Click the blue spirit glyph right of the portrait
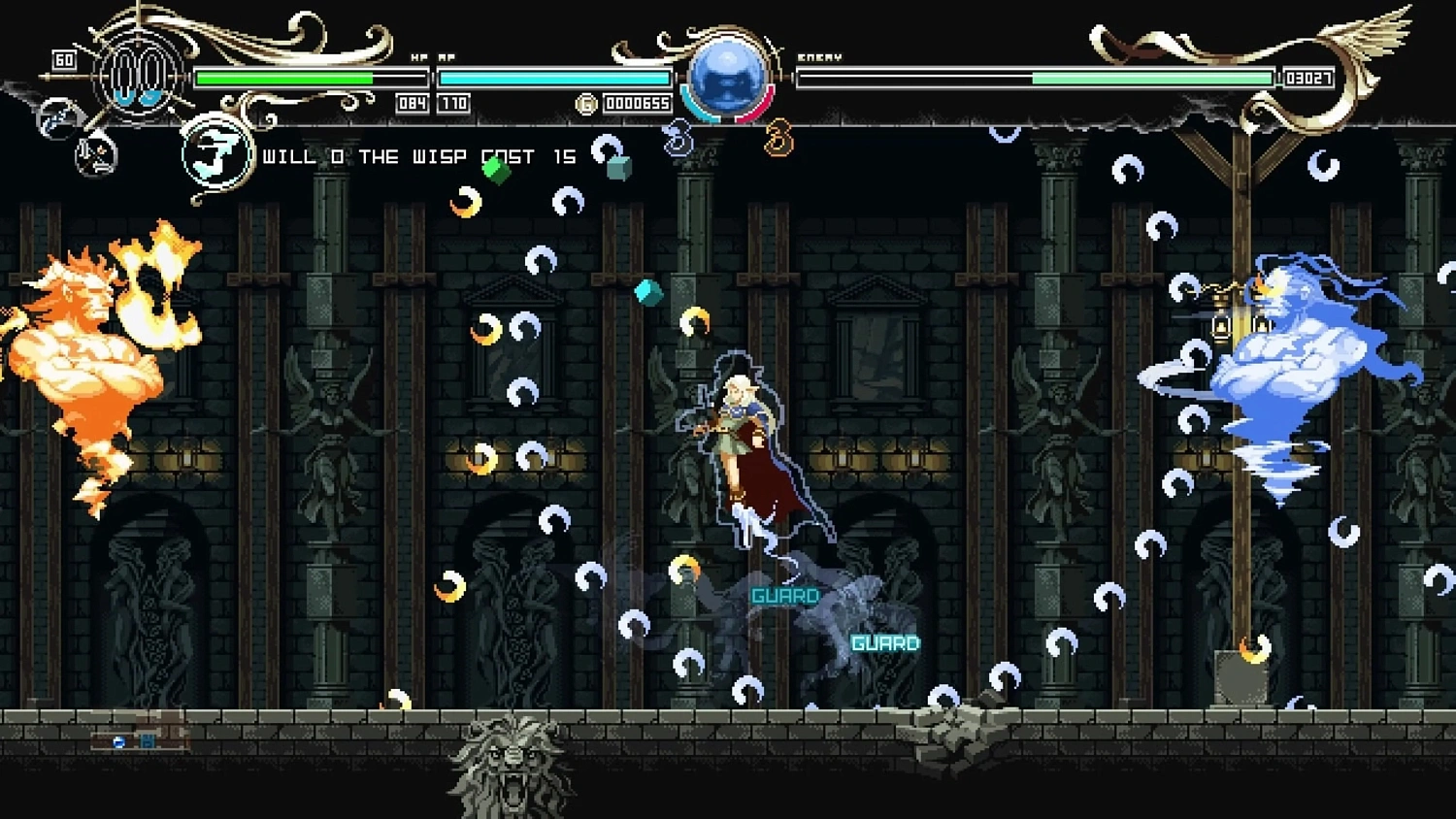 click(678, 138)
